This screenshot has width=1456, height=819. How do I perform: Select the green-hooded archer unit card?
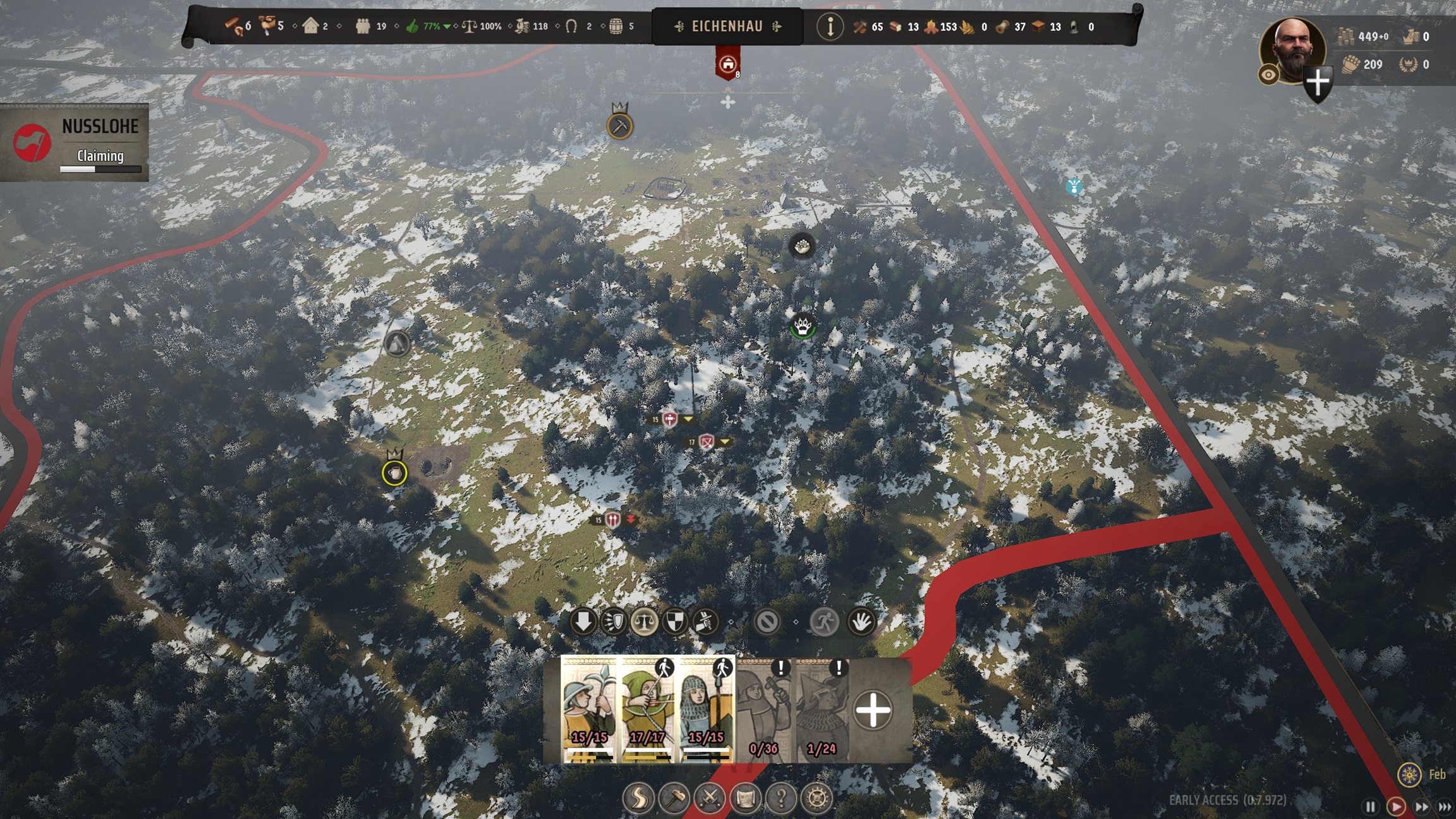(x=647, y=709)
